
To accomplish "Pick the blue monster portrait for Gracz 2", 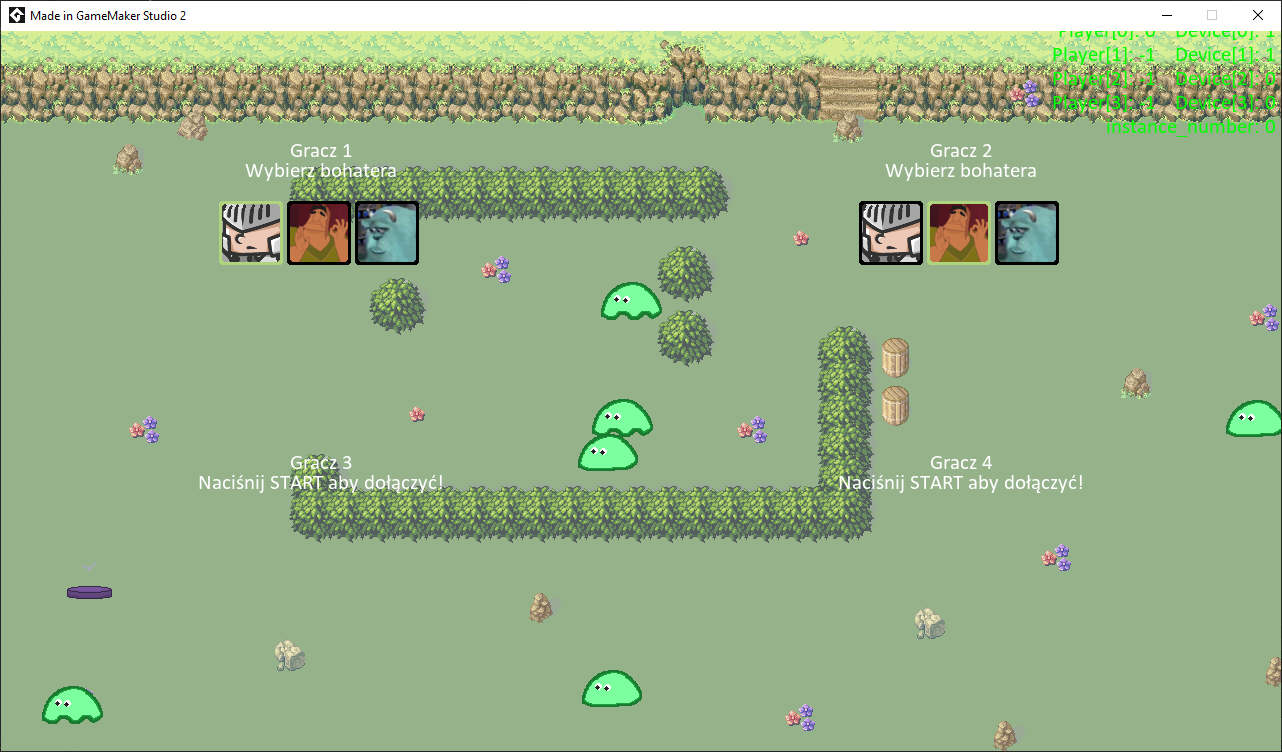I will pos(1027,233).
